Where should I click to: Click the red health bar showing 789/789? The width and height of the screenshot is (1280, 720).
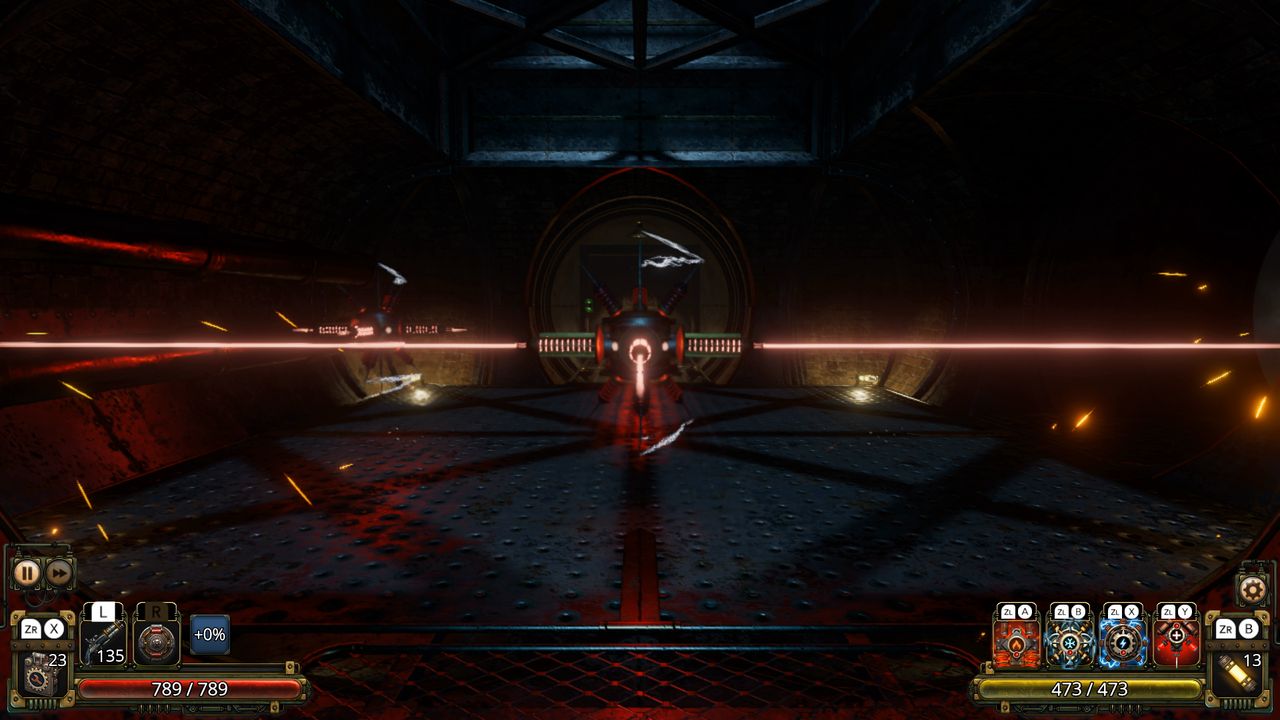pos(190,688)
